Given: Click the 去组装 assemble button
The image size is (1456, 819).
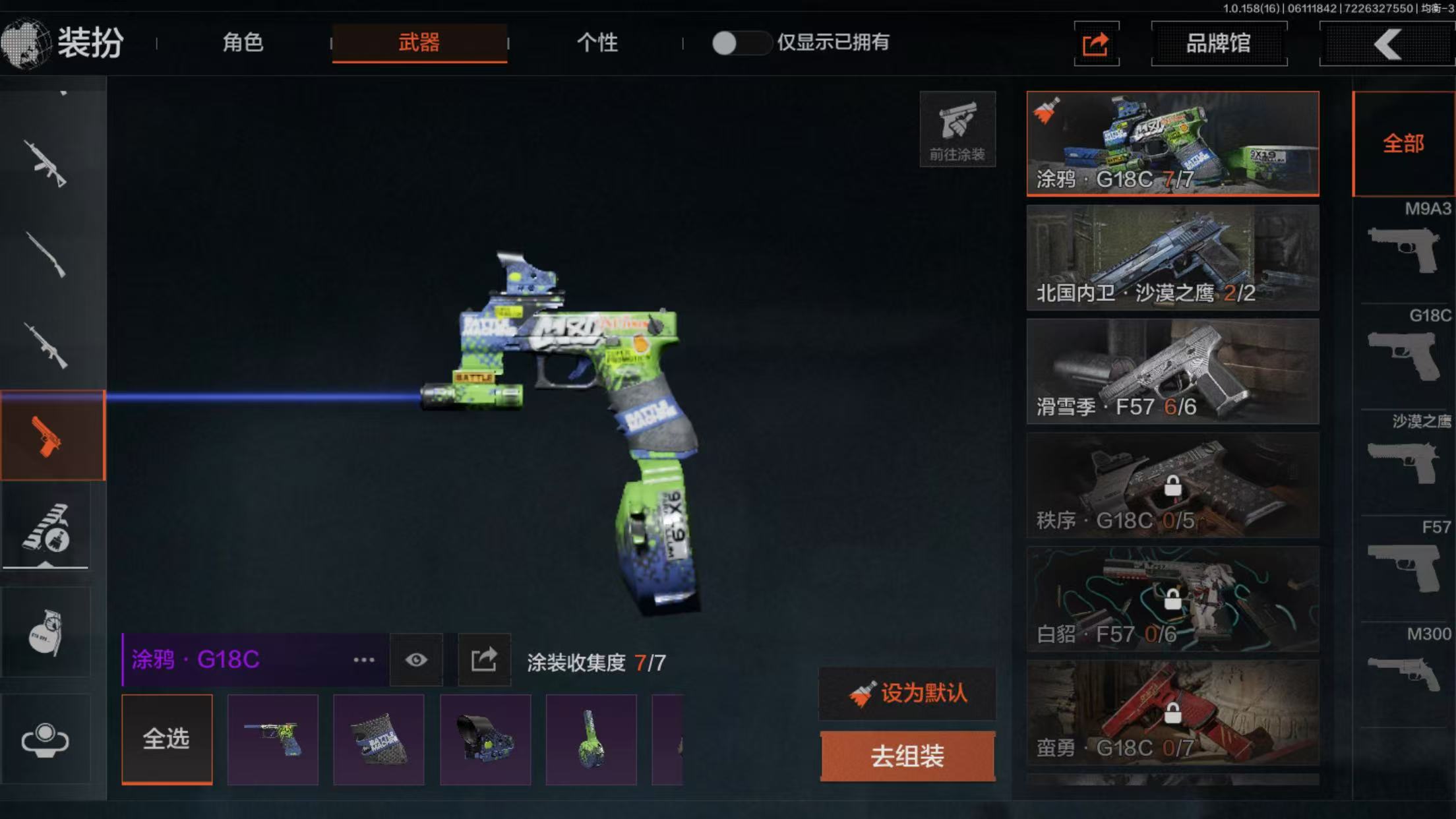Looking at the screenshot, I should 907,756.
